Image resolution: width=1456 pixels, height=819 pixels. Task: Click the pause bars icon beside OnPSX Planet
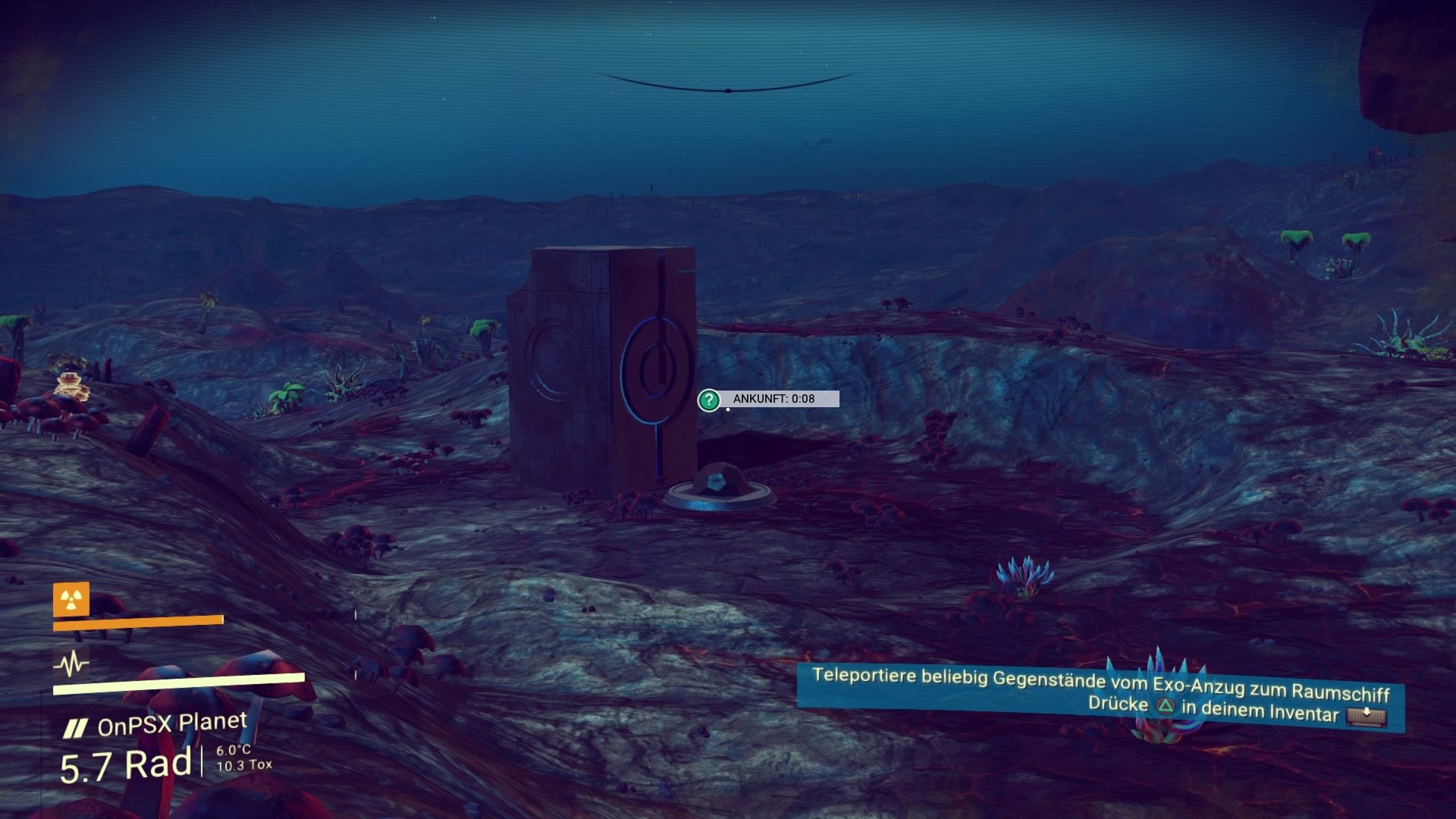pyautogui.click(x=76, y=726)
